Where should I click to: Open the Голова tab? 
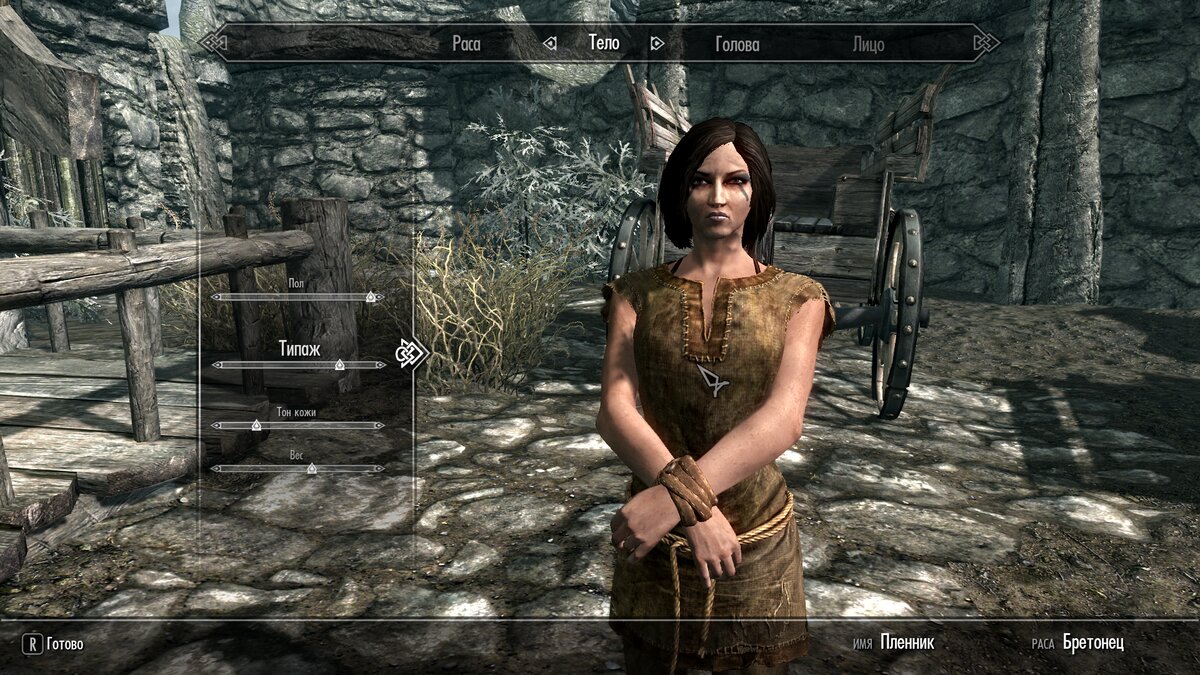[x=737, y=44]
